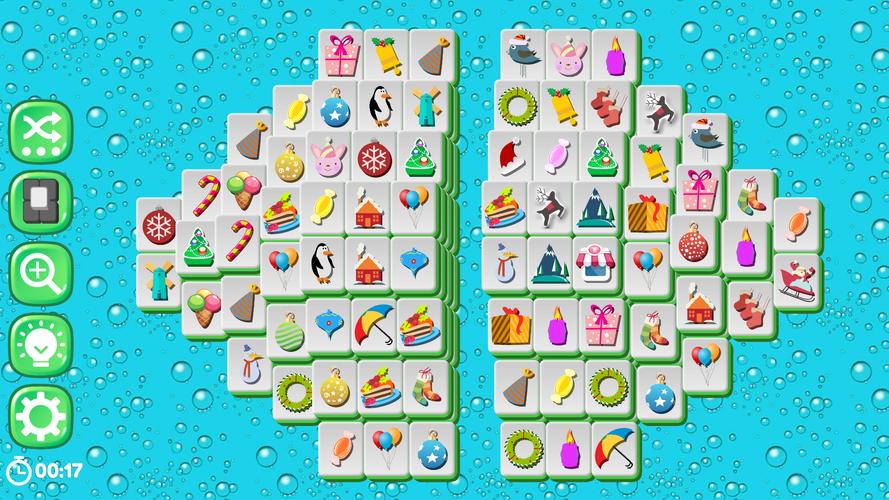Get a hint with the lightbulb button
This screenshot has height=500, width=889.
coord(41,343)
